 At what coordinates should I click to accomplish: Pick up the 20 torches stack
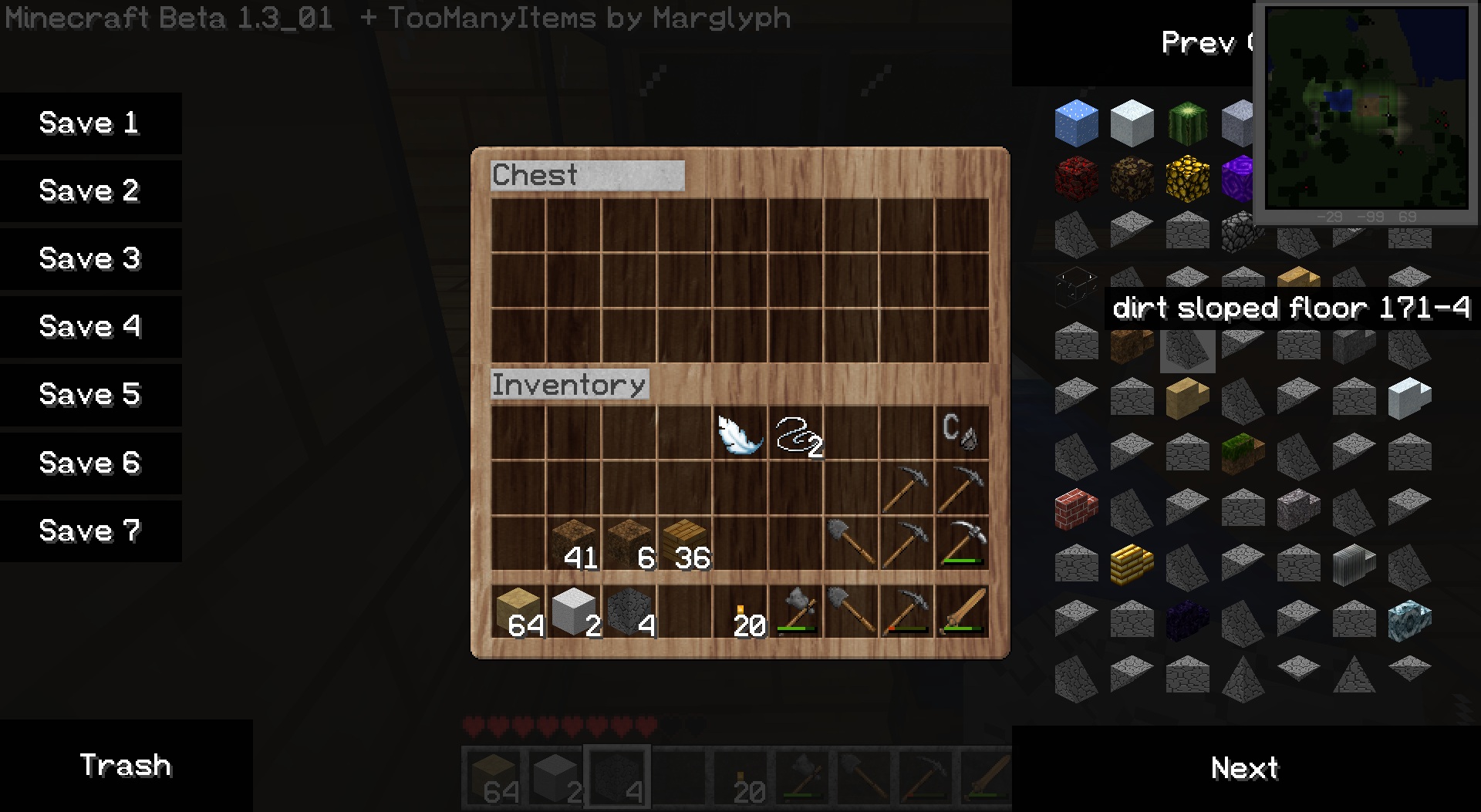coord(740,612)
